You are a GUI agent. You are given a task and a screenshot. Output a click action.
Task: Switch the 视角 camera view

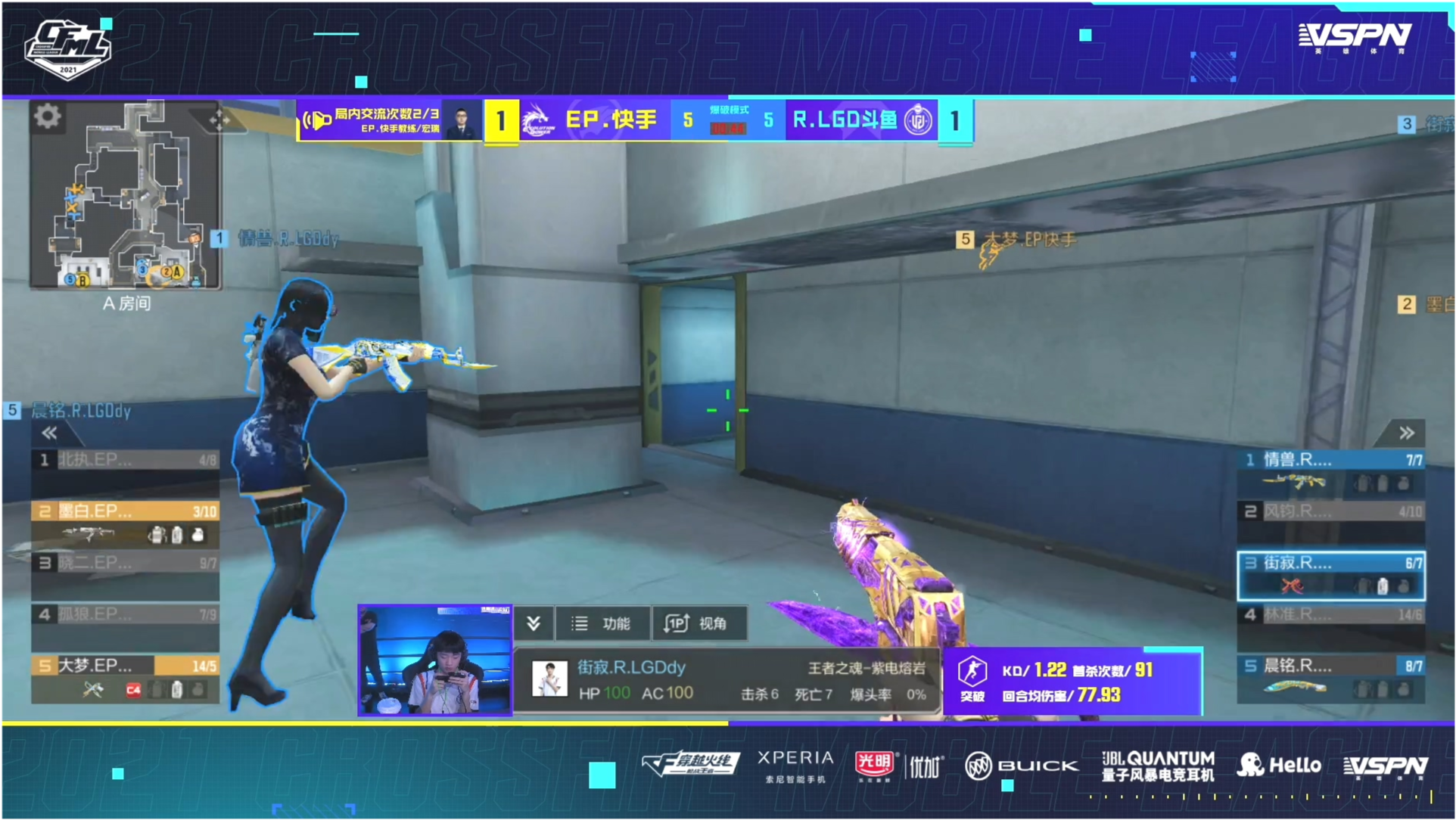tap(699, 623)
